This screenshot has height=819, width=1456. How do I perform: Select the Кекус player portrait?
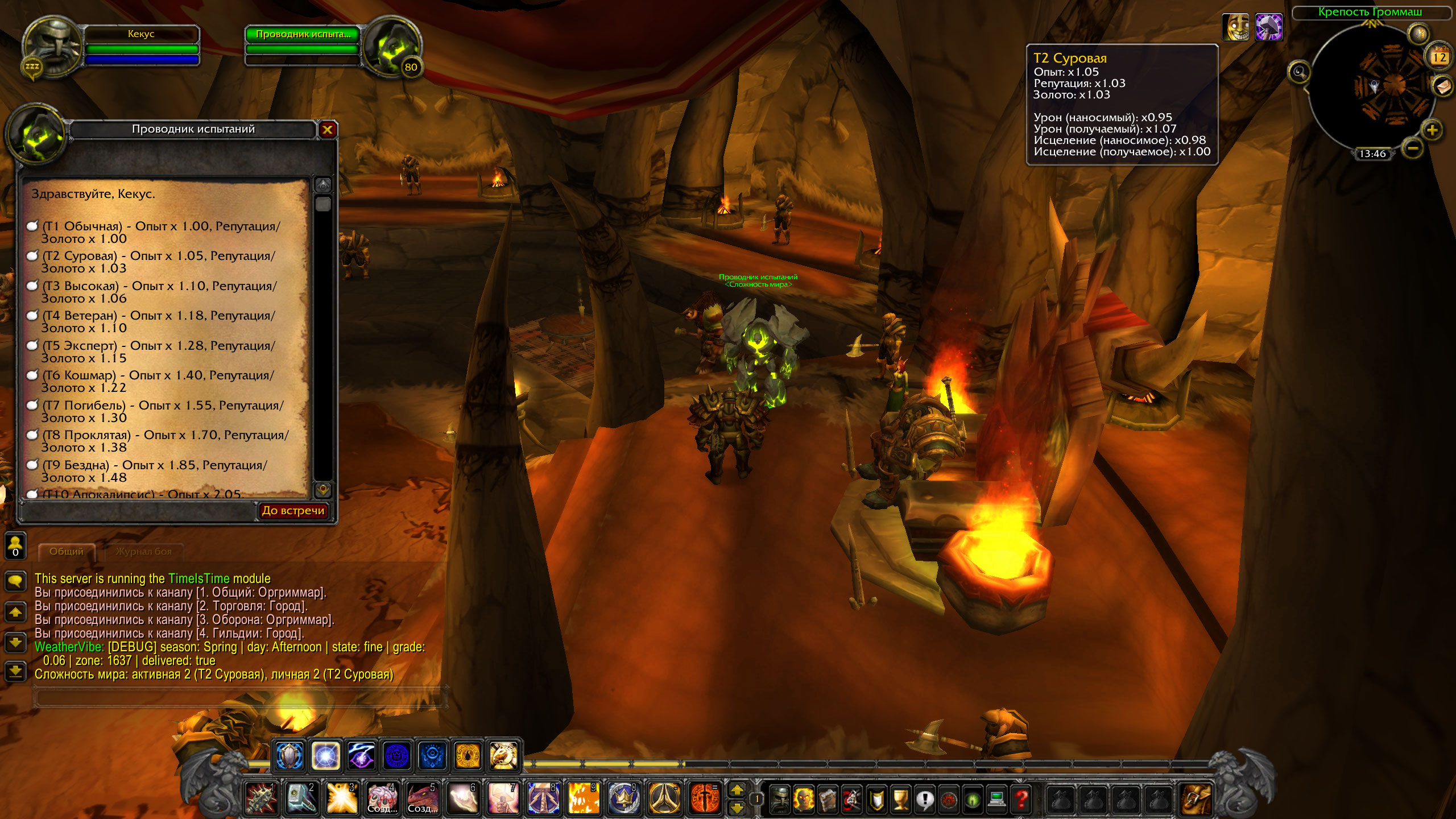[x=52, y=48]
